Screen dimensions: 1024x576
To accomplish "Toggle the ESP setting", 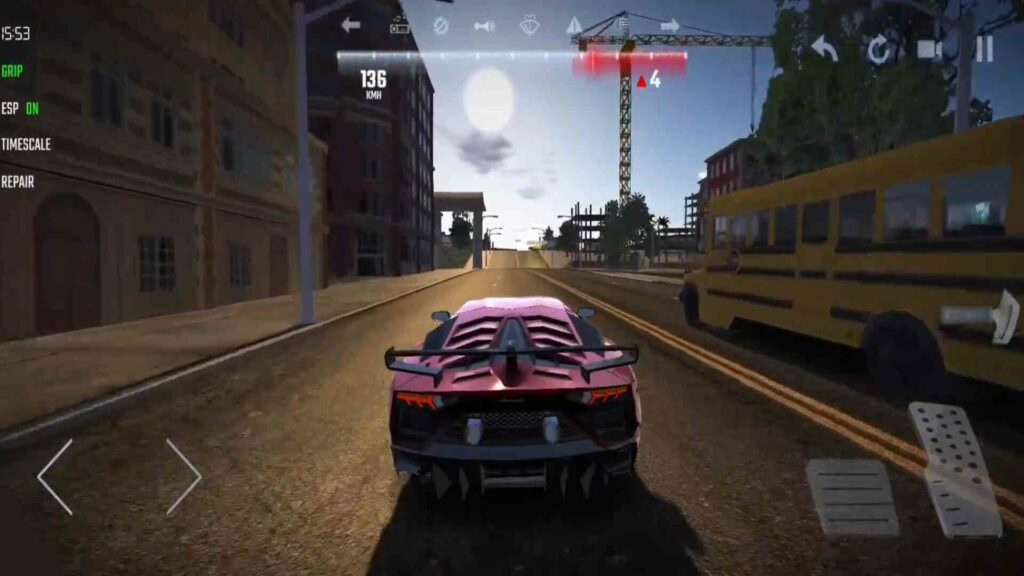I will coord(20,108).
